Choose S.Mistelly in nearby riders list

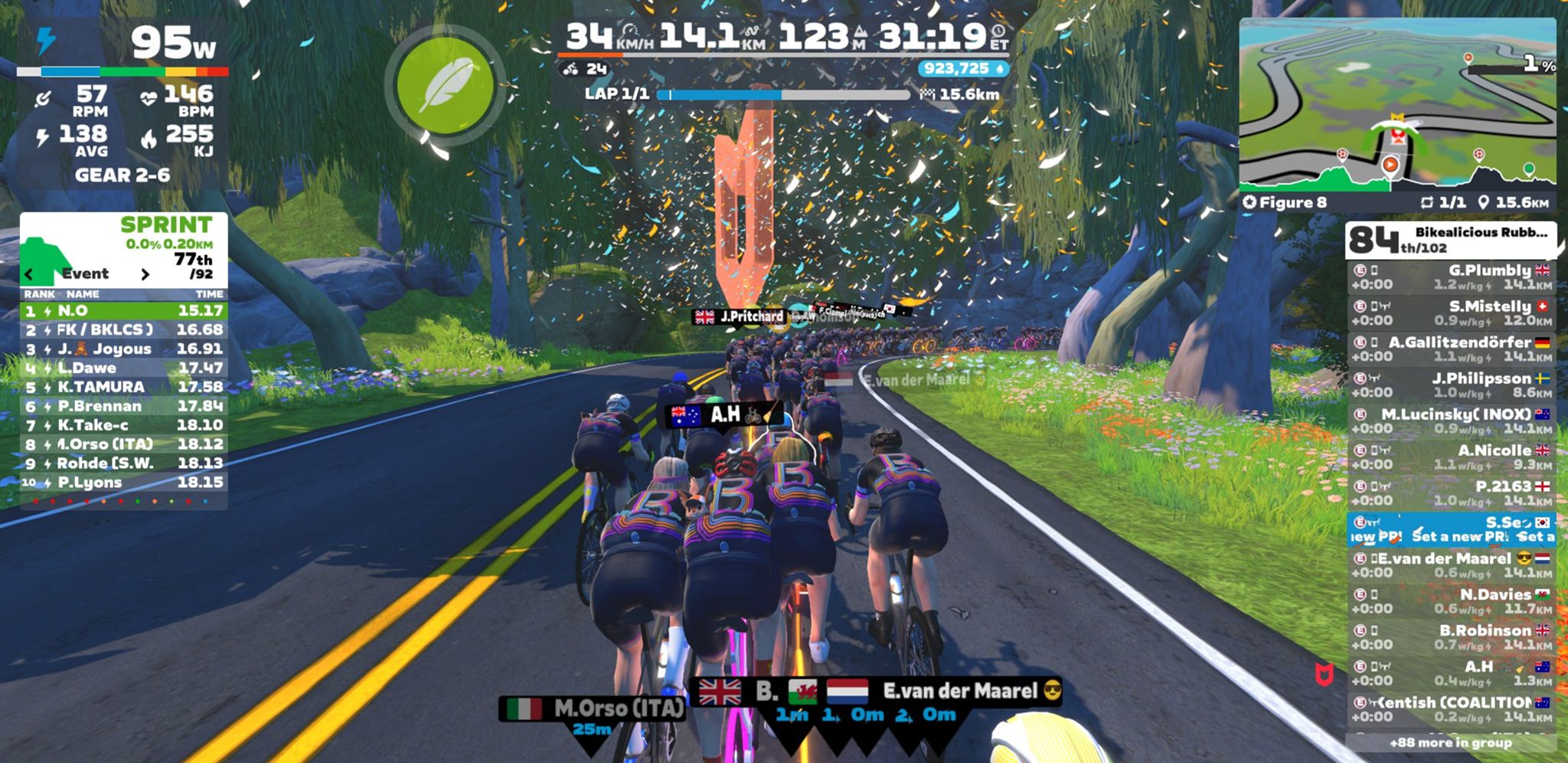coord(1451,313)
